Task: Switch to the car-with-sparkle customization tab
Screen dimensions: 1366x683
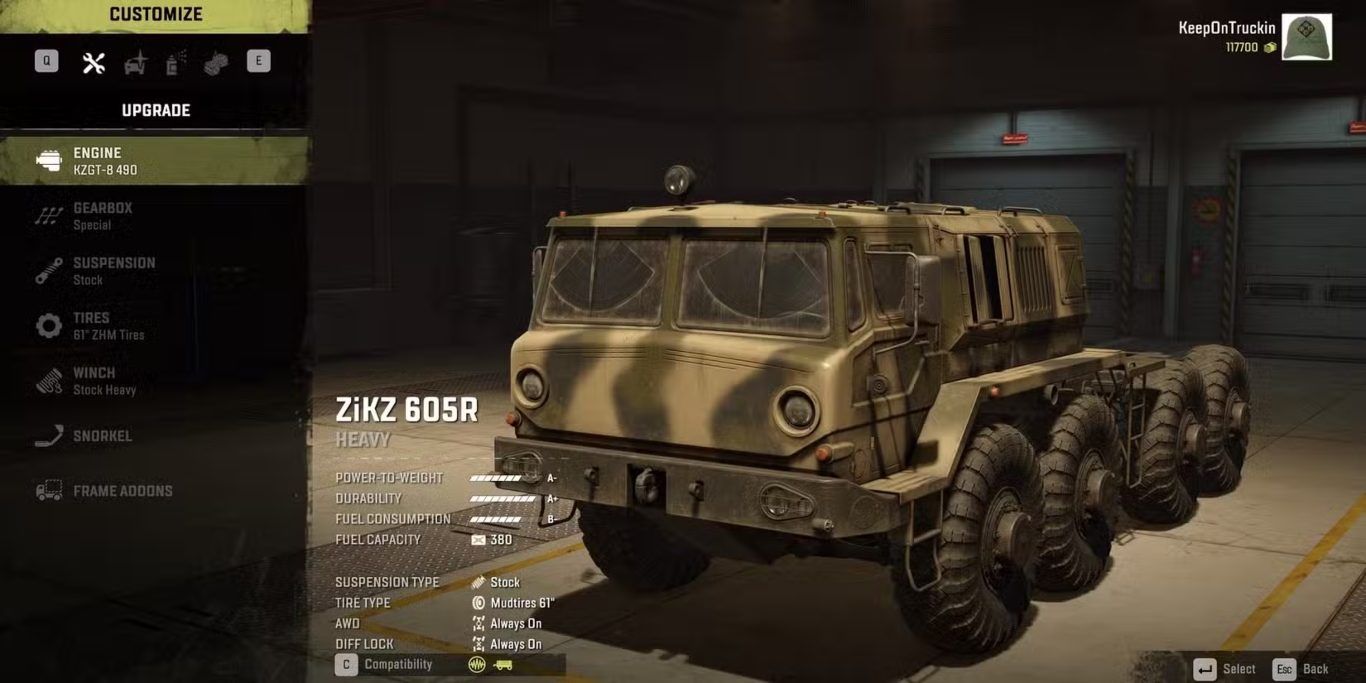Action: click(x=135, y=63)
